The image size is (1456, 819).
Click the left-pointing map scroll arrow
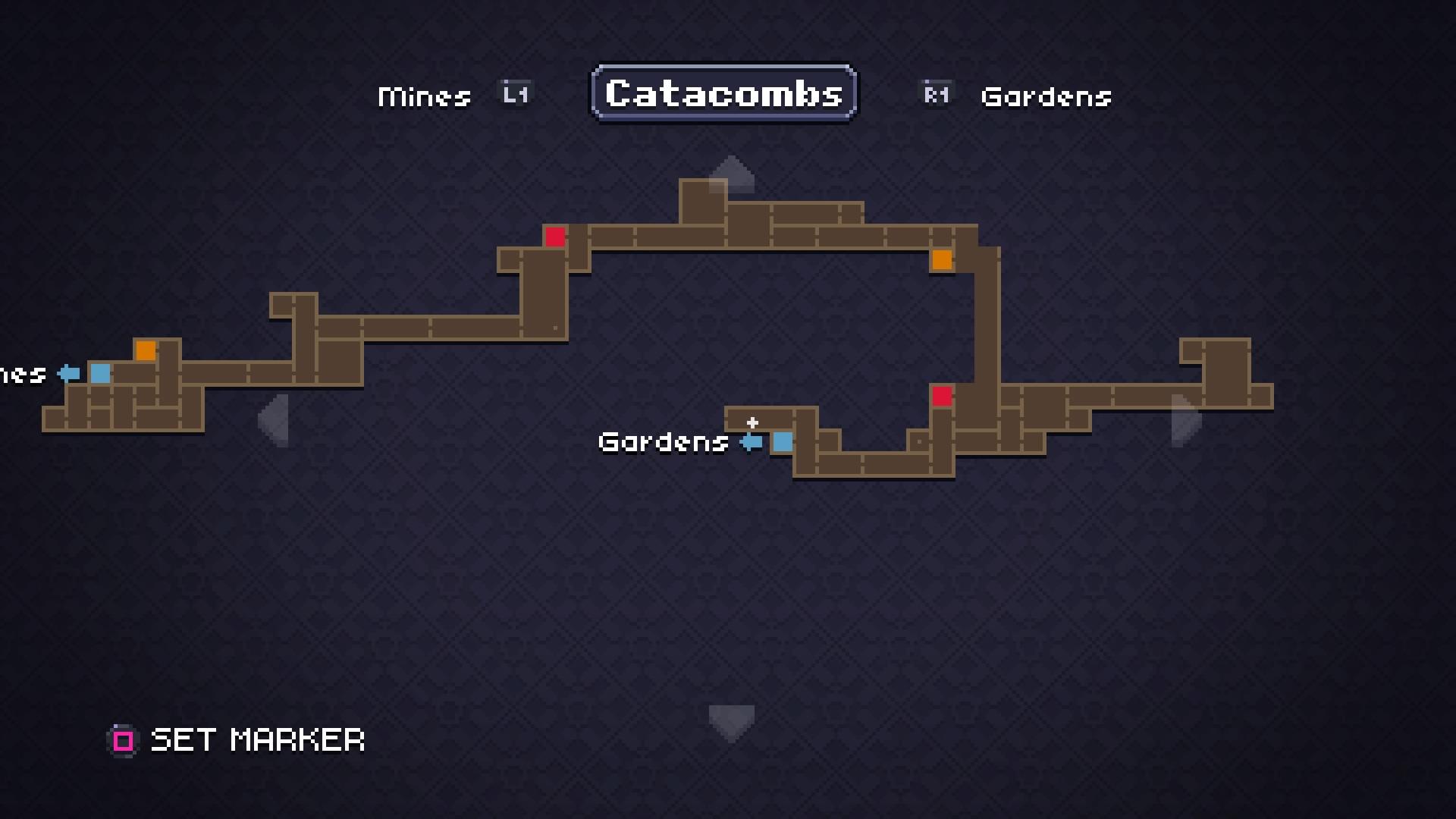coord(274,419)
